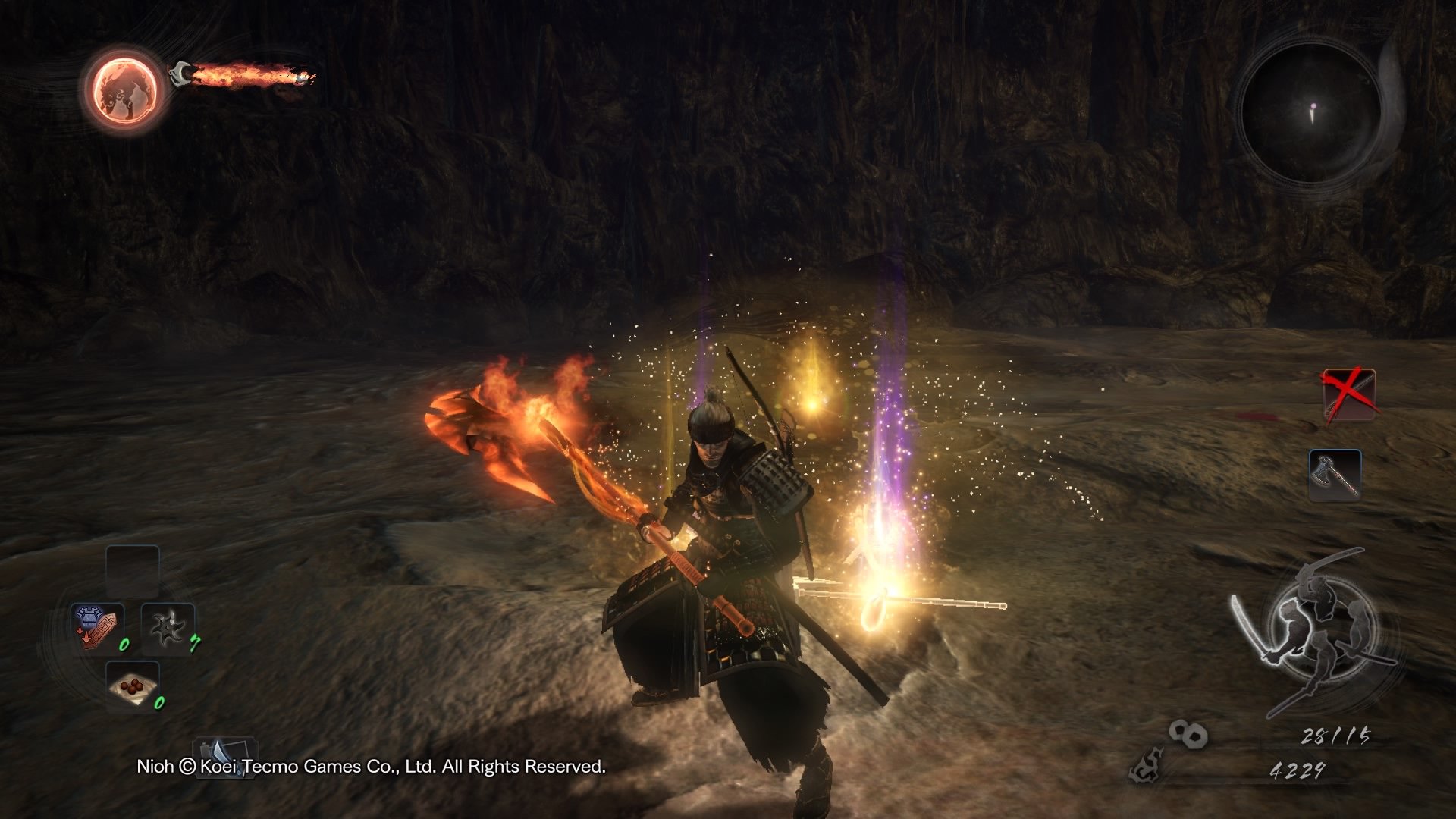This screenshot has height=819, width=1456.
Task: Select the shuriken count showing 7
Action: (x=194, y=643)
